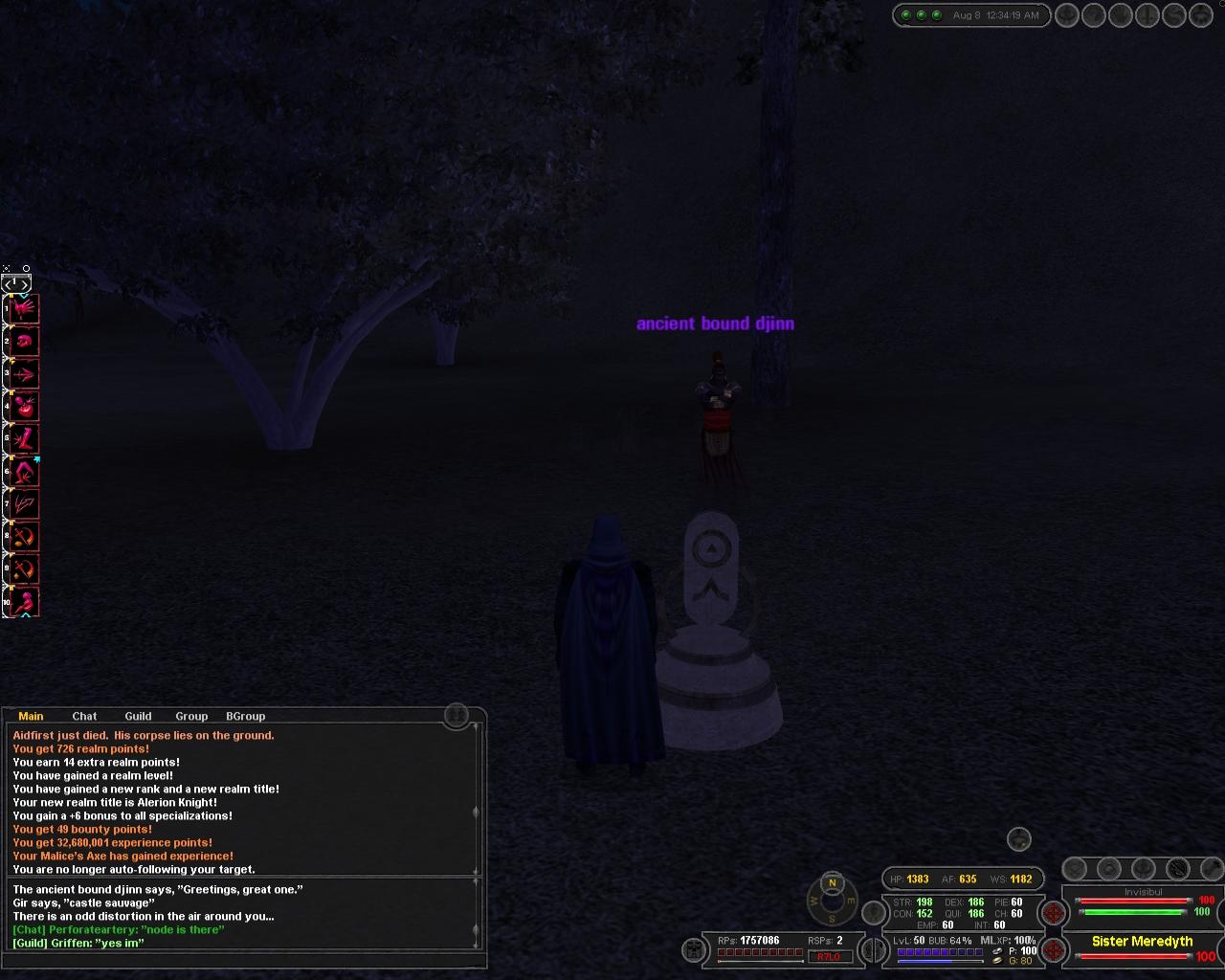Activate the slot 10 ability icon
Viewport: 1225px width, 980px height.
click(24, 602)
